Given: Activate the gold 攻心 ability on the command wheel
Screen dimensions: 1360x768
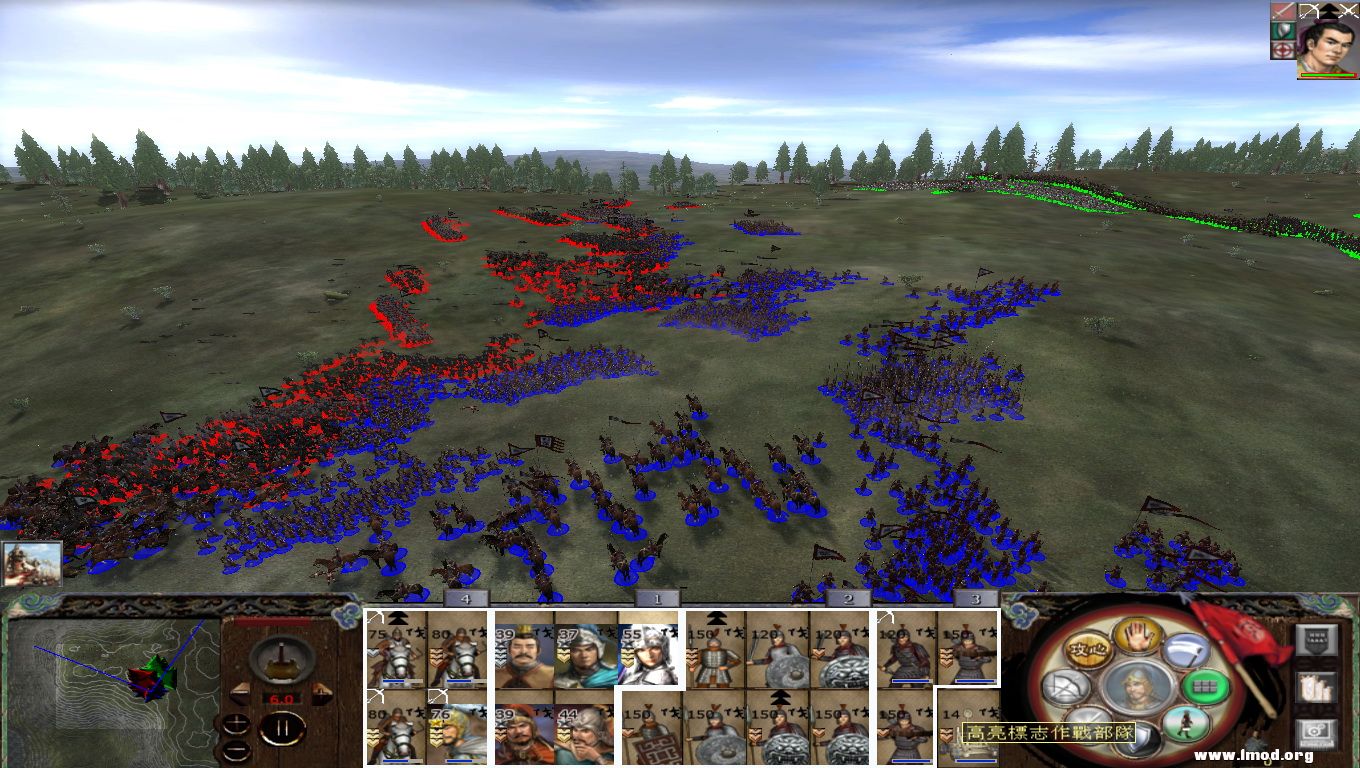Looking at the screenshot, I should coord(1089,650).
